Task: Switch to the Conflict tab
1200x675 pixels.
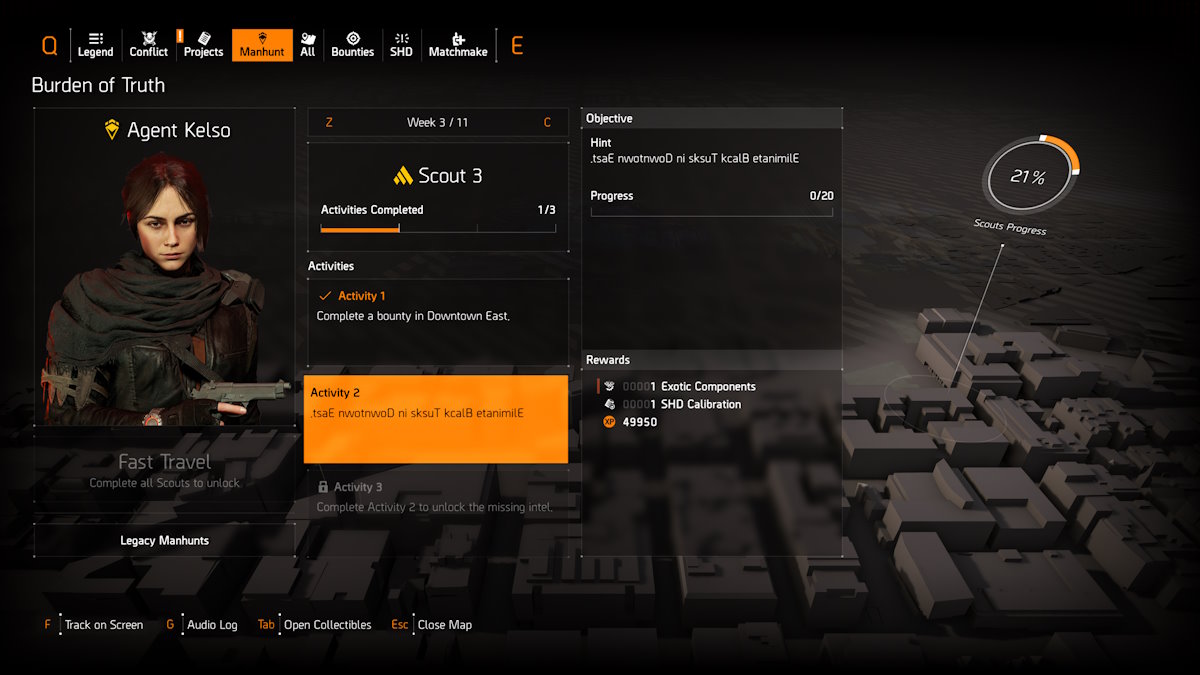Action: click(149, 45)
